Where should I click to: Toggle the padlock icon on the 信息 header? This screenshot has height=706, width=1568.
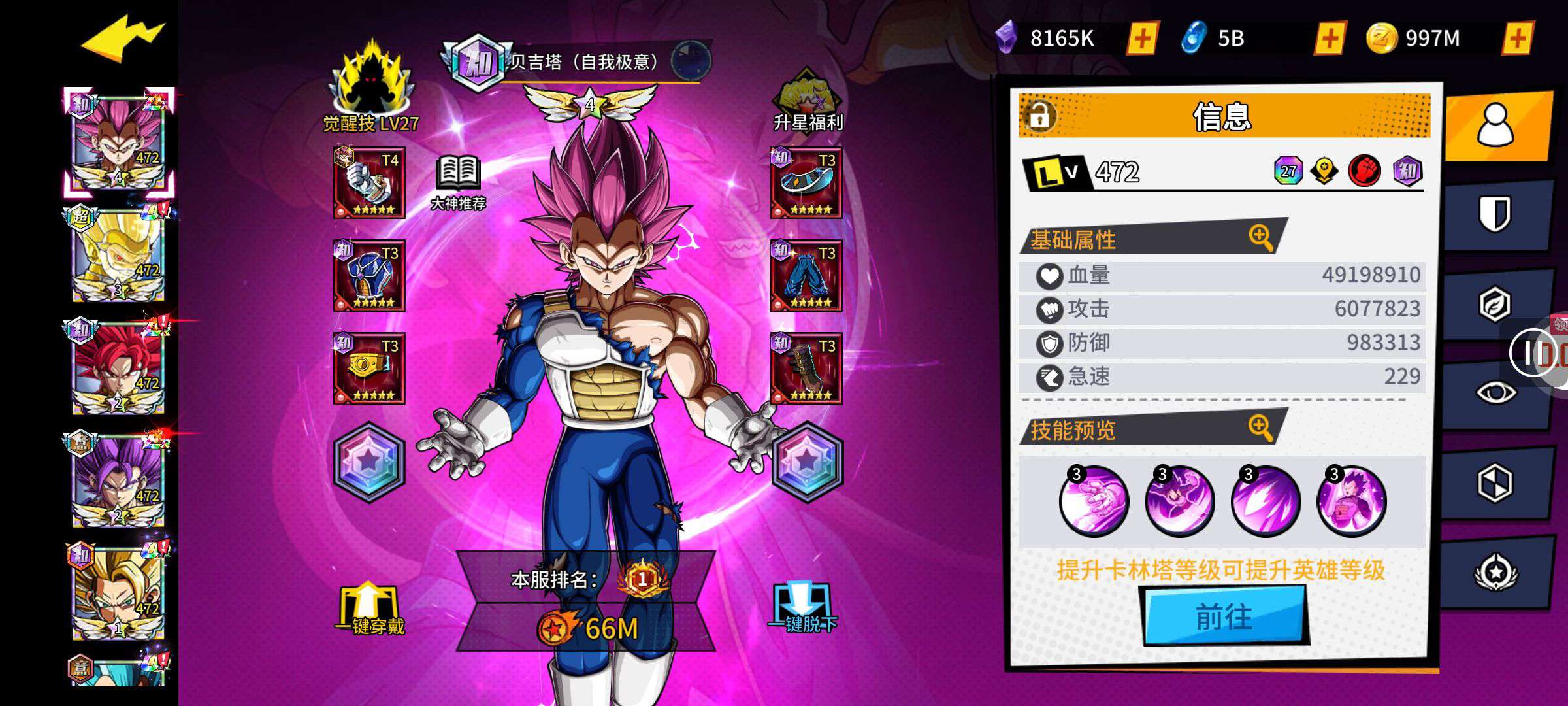1039,116
